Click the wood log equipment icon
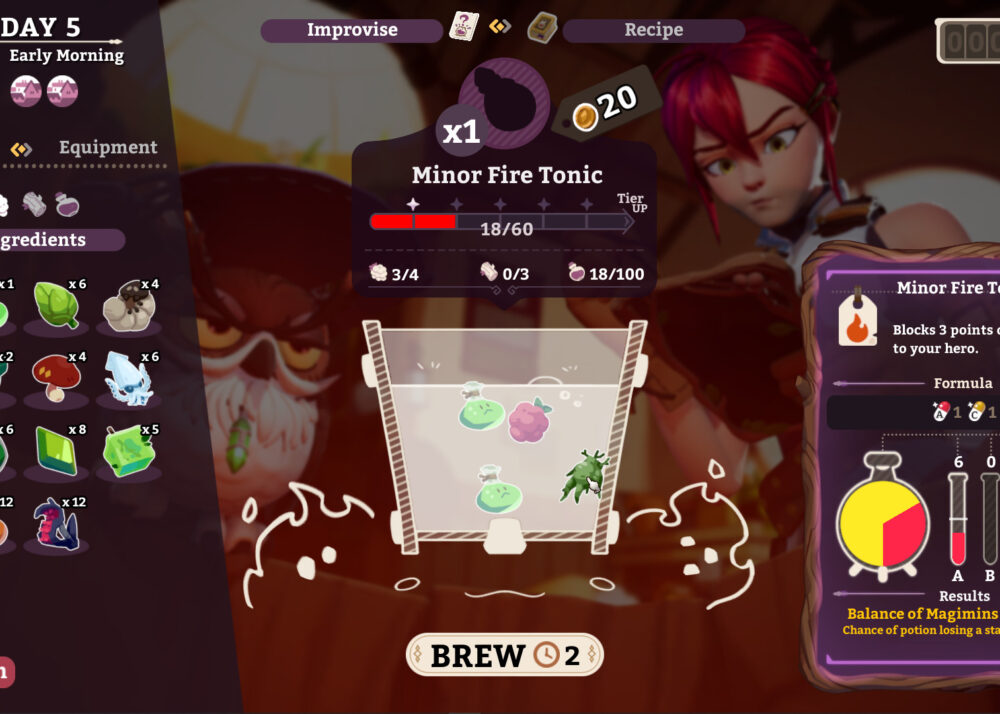Viewport: 1000px width, 714px height. [x=34, y=204]
